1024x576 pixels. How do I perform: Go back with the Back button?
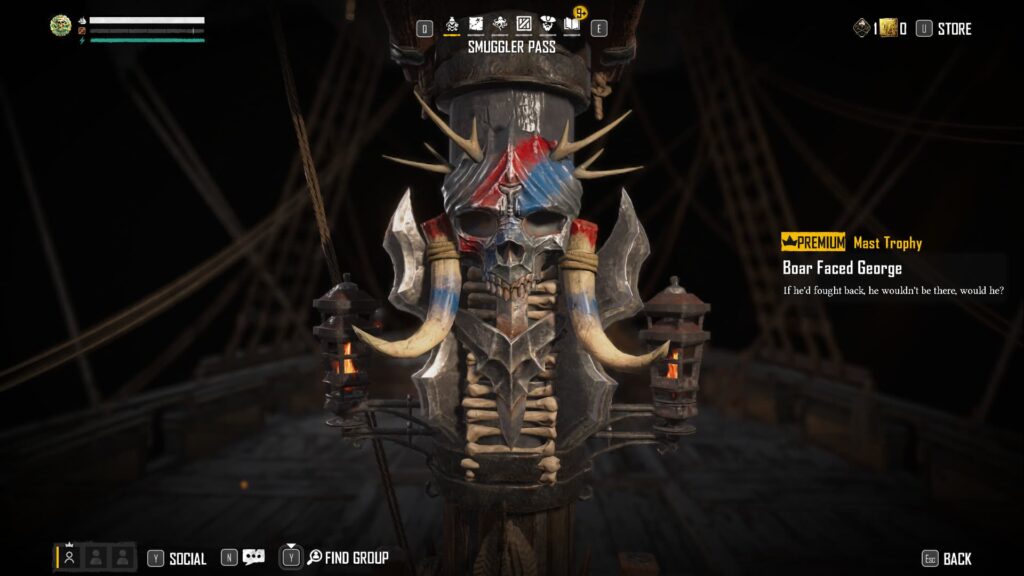957,559
